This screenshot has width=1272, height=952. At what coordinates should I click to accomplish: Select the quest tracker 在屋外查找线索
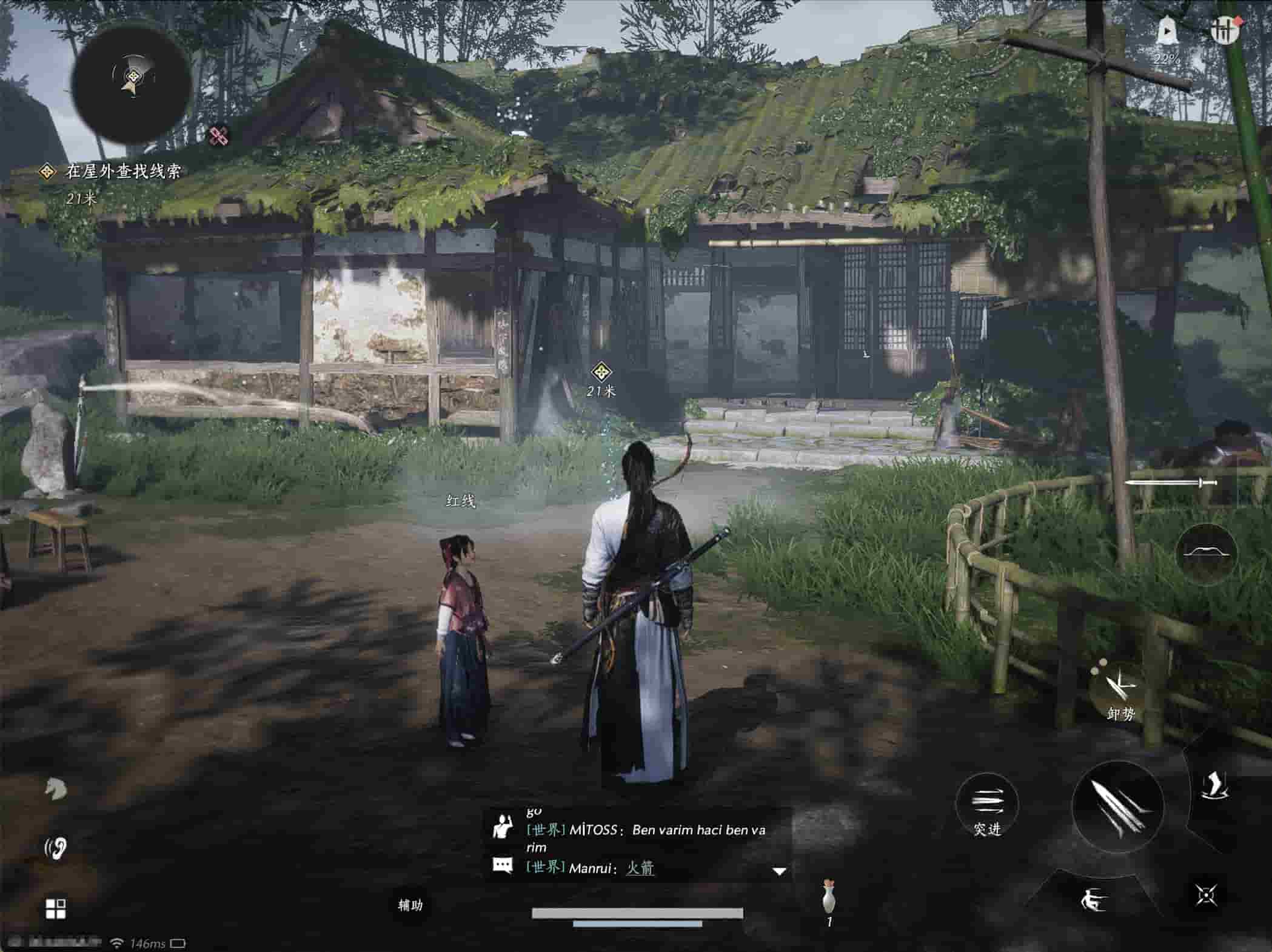[x=122, y=172]
